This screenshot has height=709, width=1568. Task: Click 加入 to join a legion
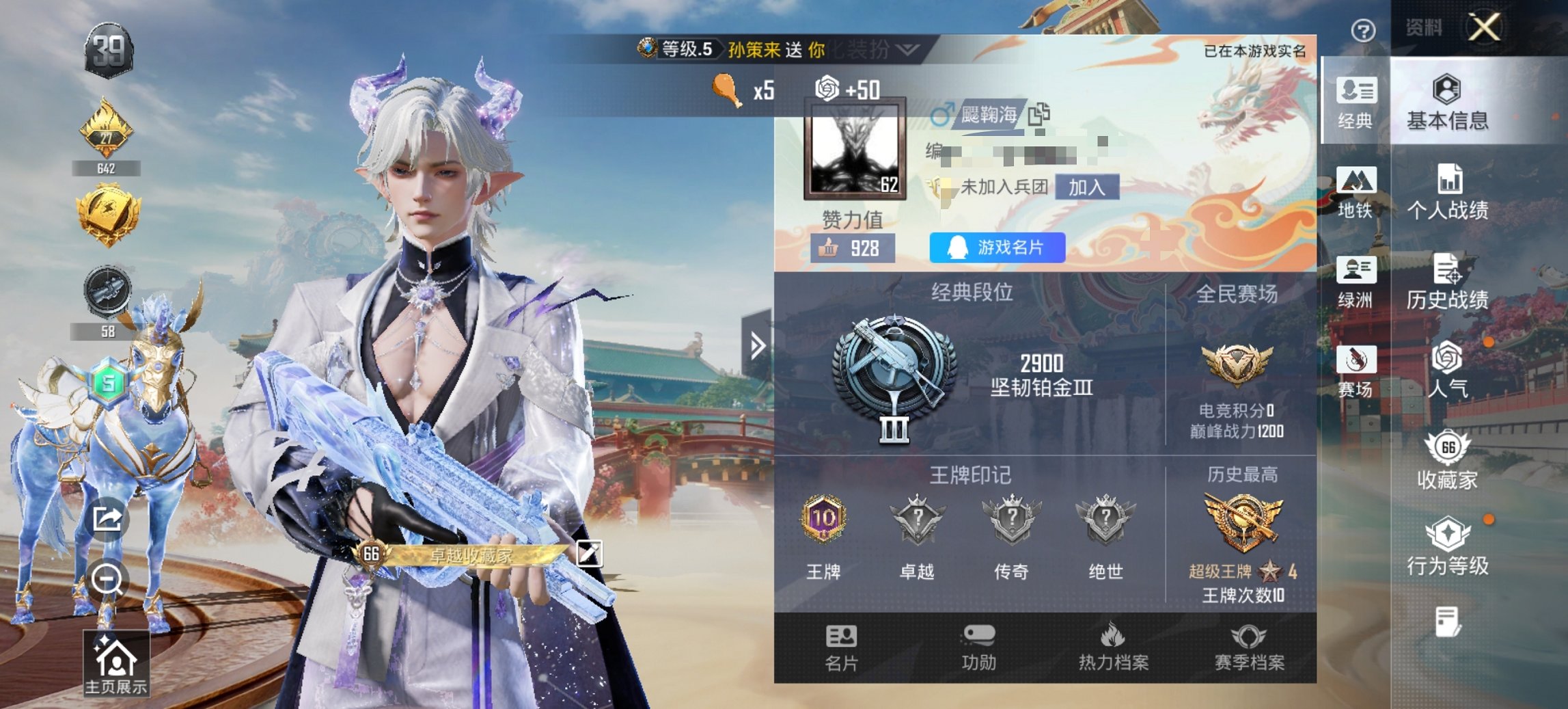click(x=1090, y=189)
